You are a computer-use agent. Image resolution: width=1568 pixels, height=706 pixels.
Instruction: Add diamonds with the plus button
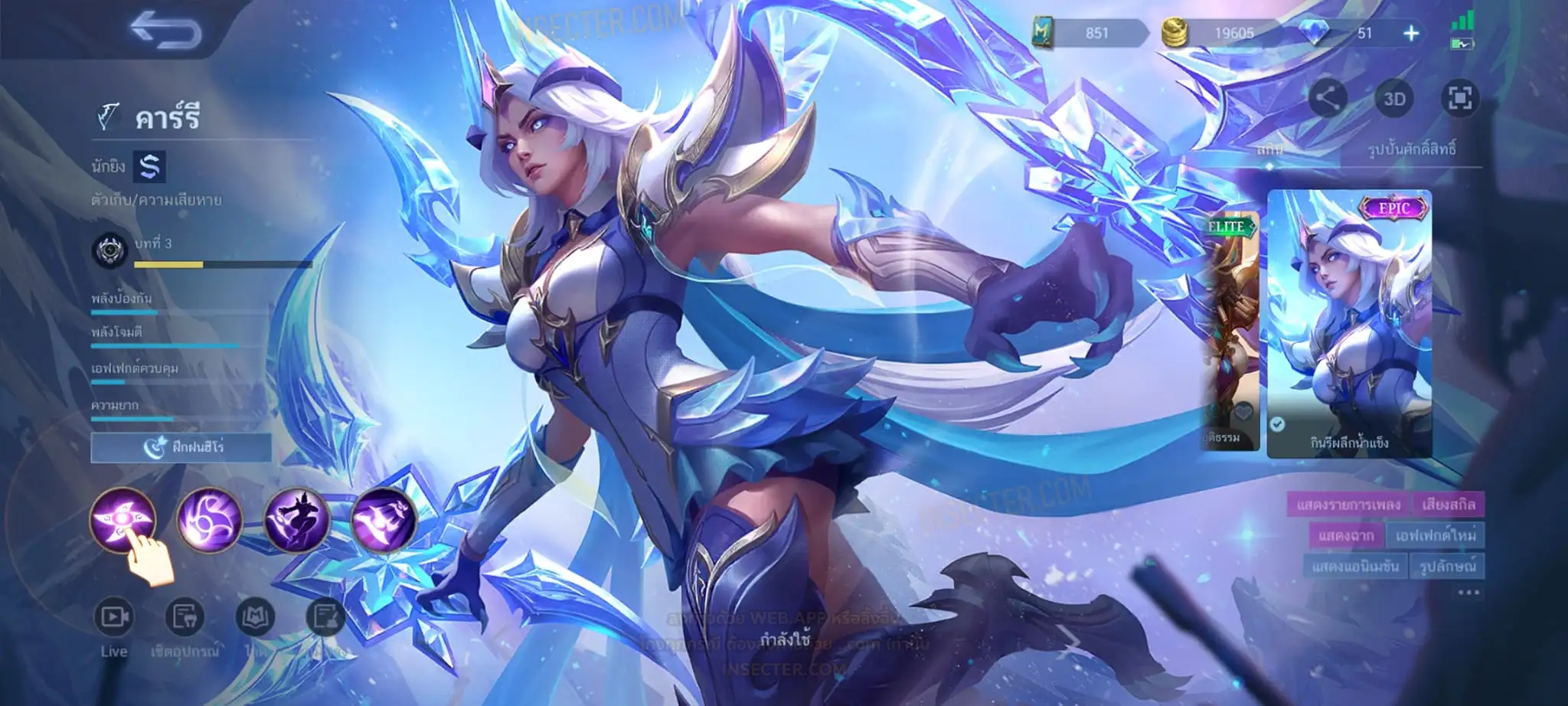1411,34
